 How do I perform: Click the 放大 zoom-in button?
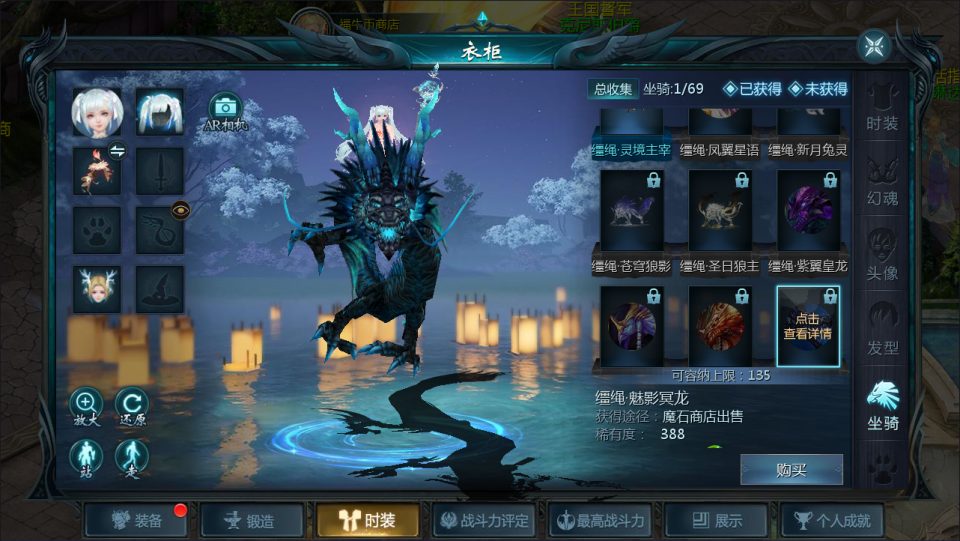pos(85,405)
